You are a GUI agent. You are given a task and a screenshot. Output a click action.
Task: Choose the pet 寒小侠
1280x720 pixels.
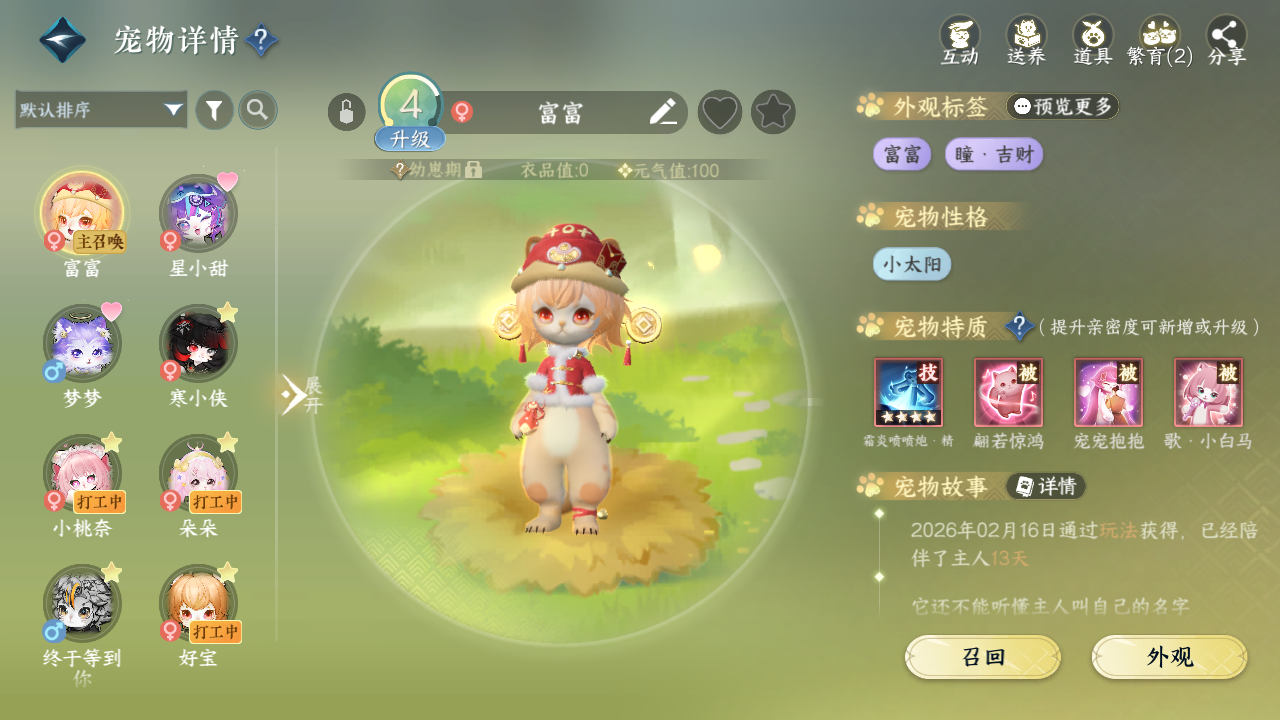click(x=198, y=344)
